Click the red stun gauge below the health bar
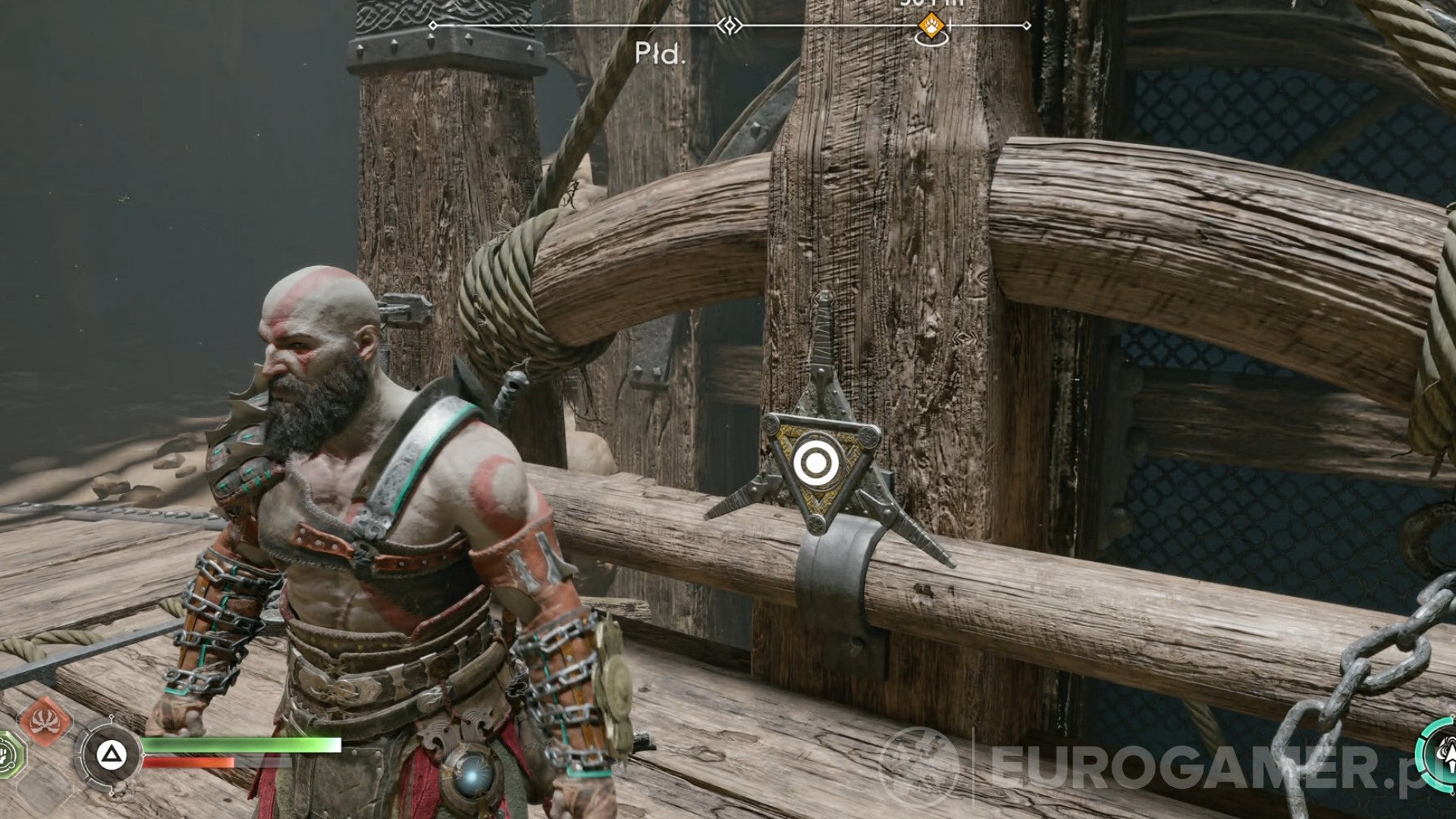 click(190, 761)
